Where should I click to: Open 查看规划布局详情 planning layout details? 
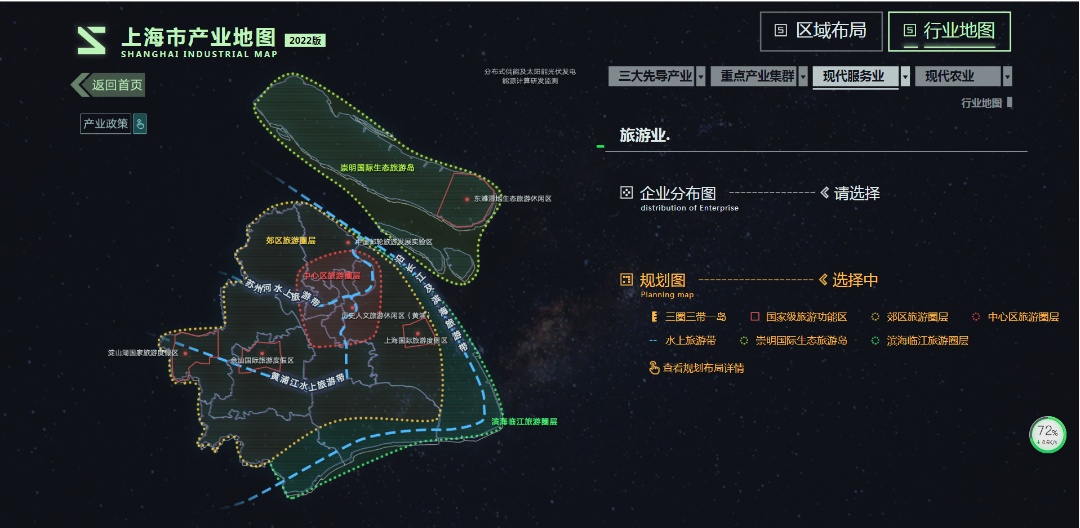click(702, 368)
